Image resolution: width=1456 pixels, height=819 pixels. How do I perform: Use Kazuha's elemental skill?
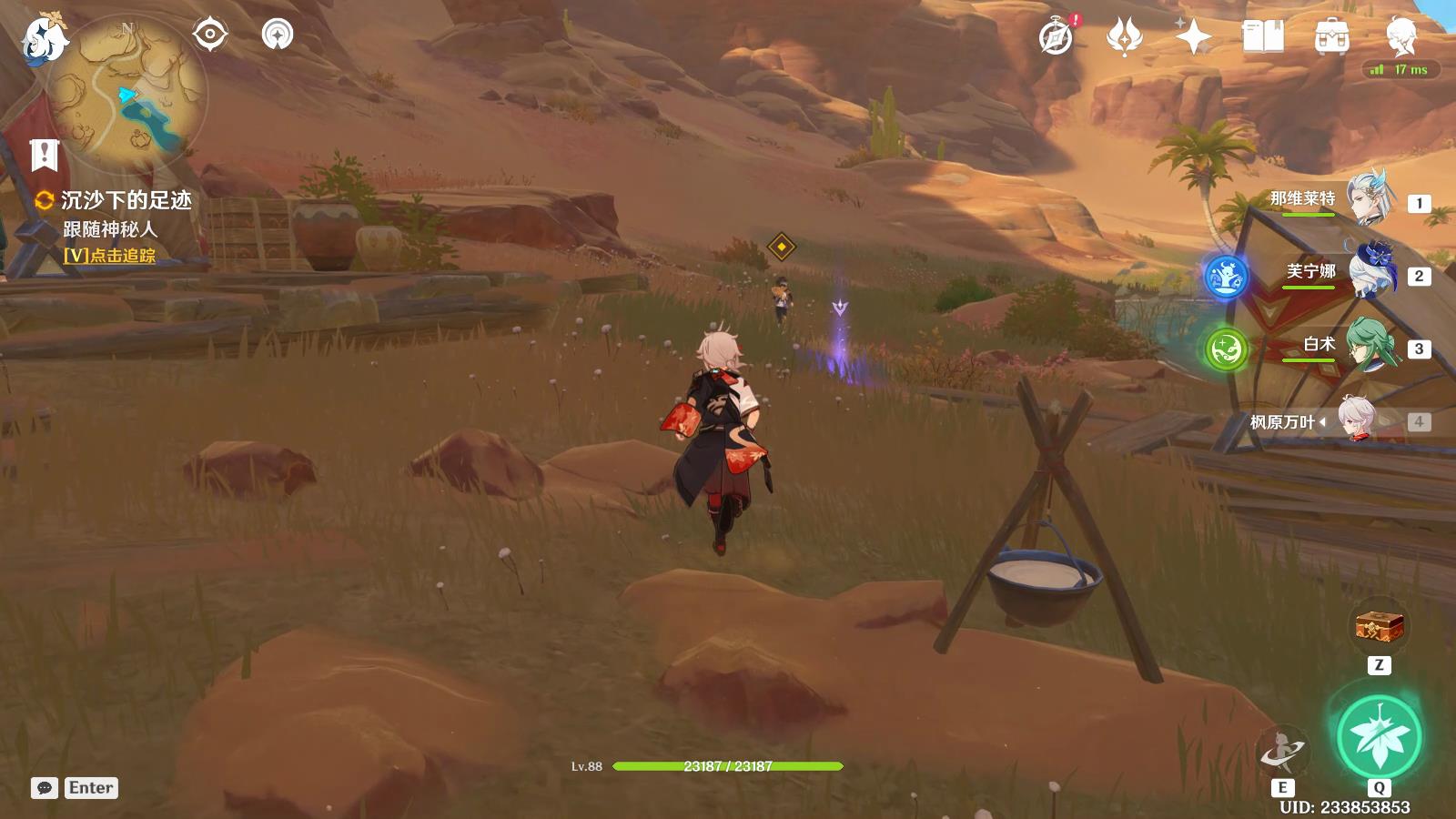pyautogui.click(x=1282, y=752)
